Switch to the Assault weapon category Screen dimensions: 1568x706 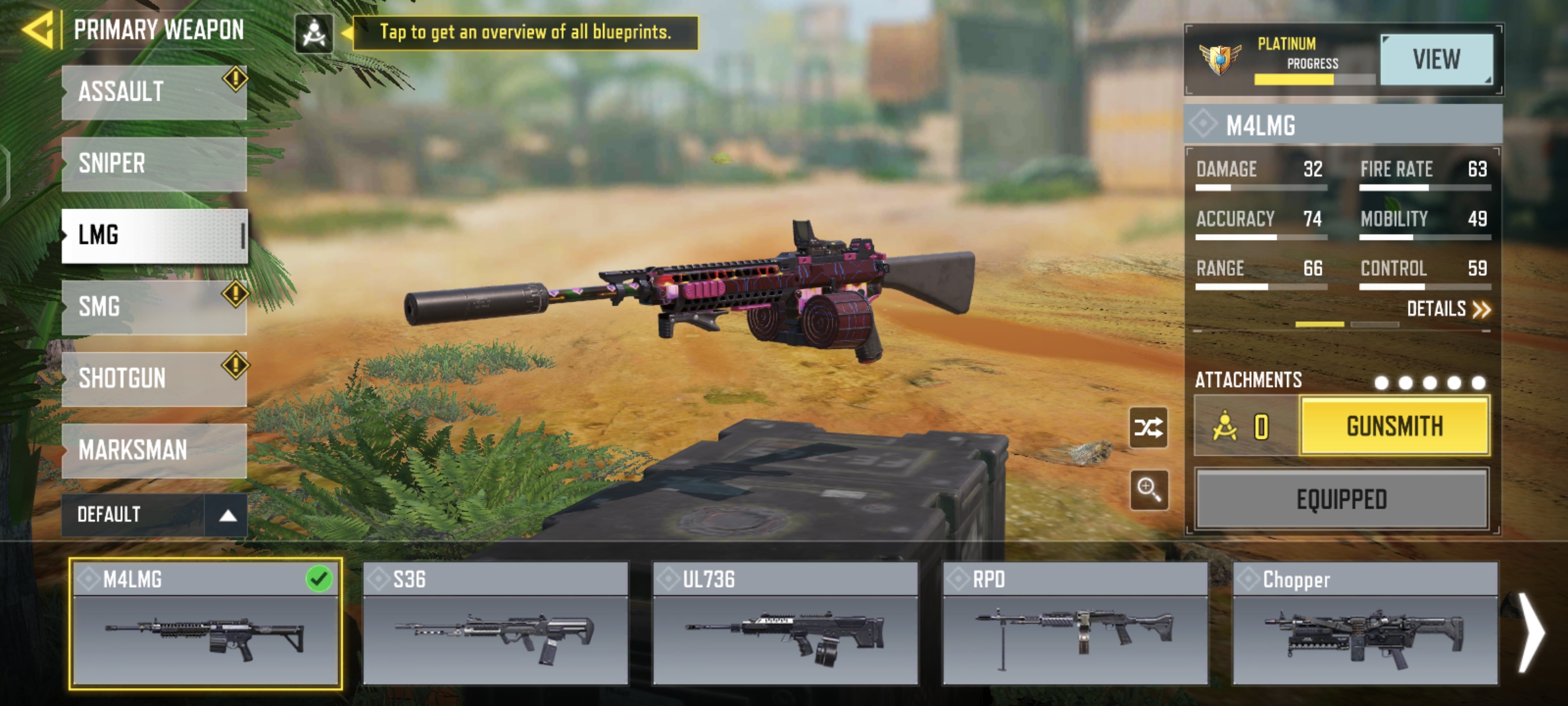[154, 92]
